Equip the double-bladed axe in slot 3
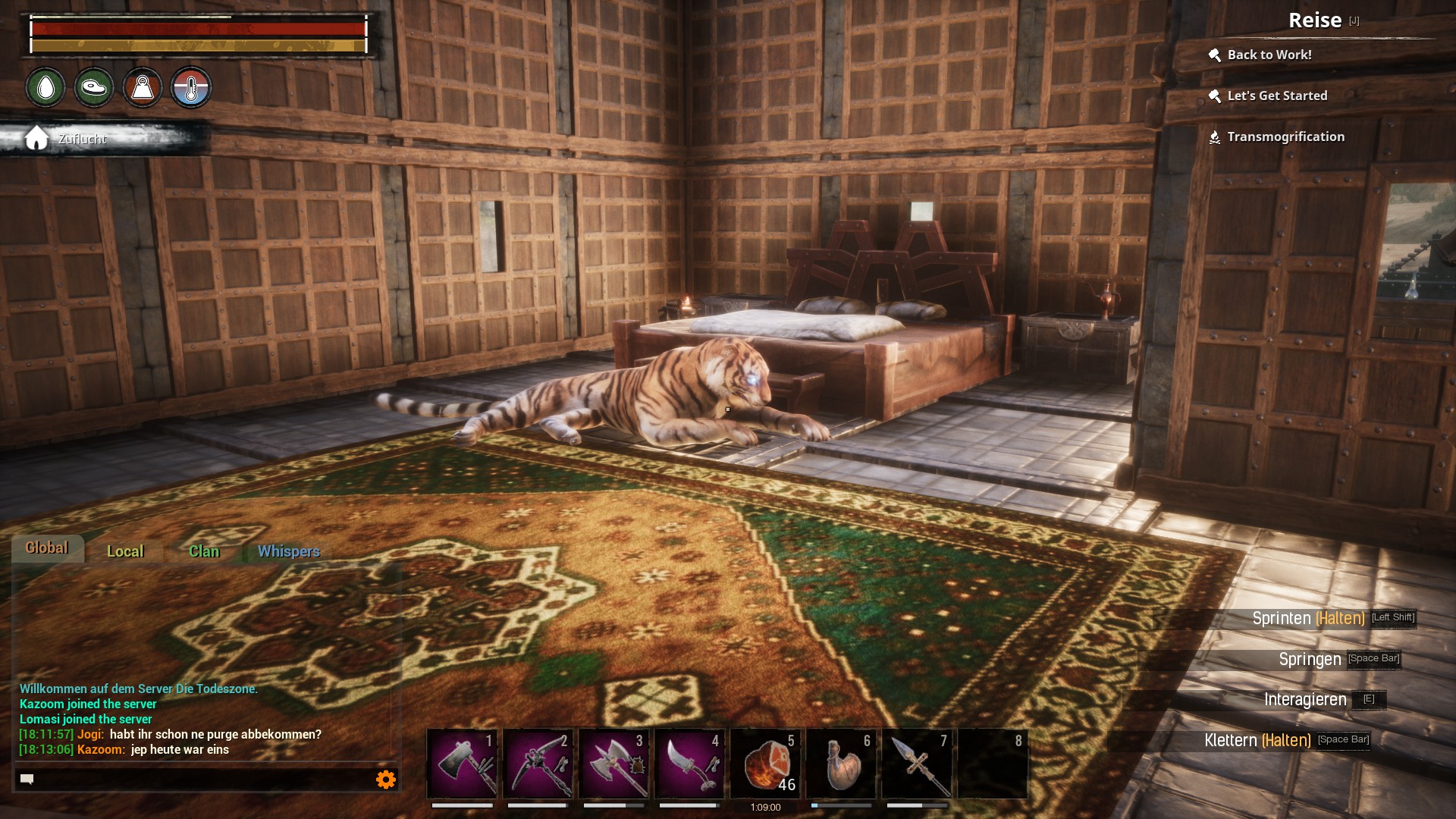Screen dimensions: 1456x819 [x=613, y=764]
